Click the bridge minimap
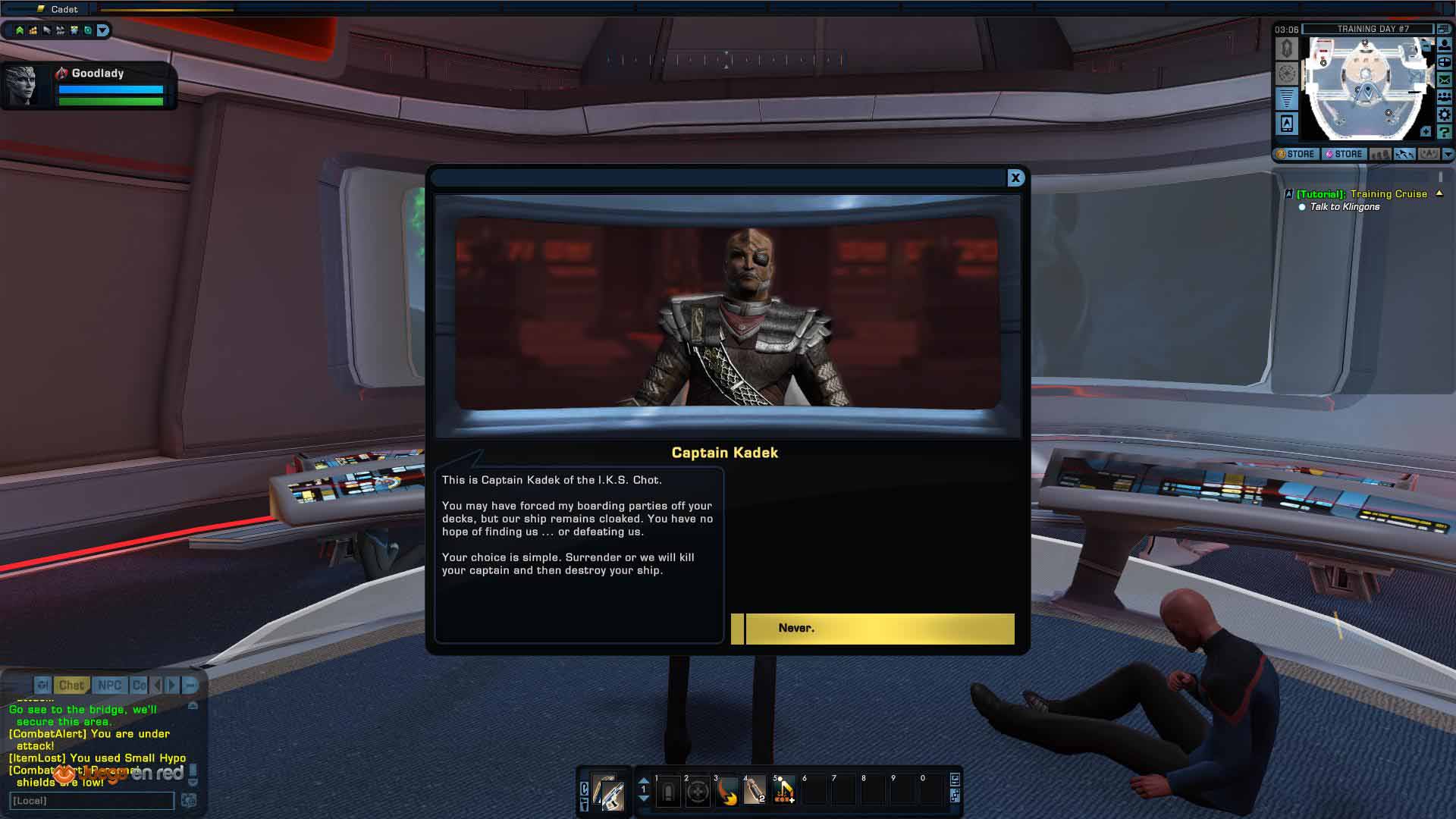 [x=1365, y=87]
